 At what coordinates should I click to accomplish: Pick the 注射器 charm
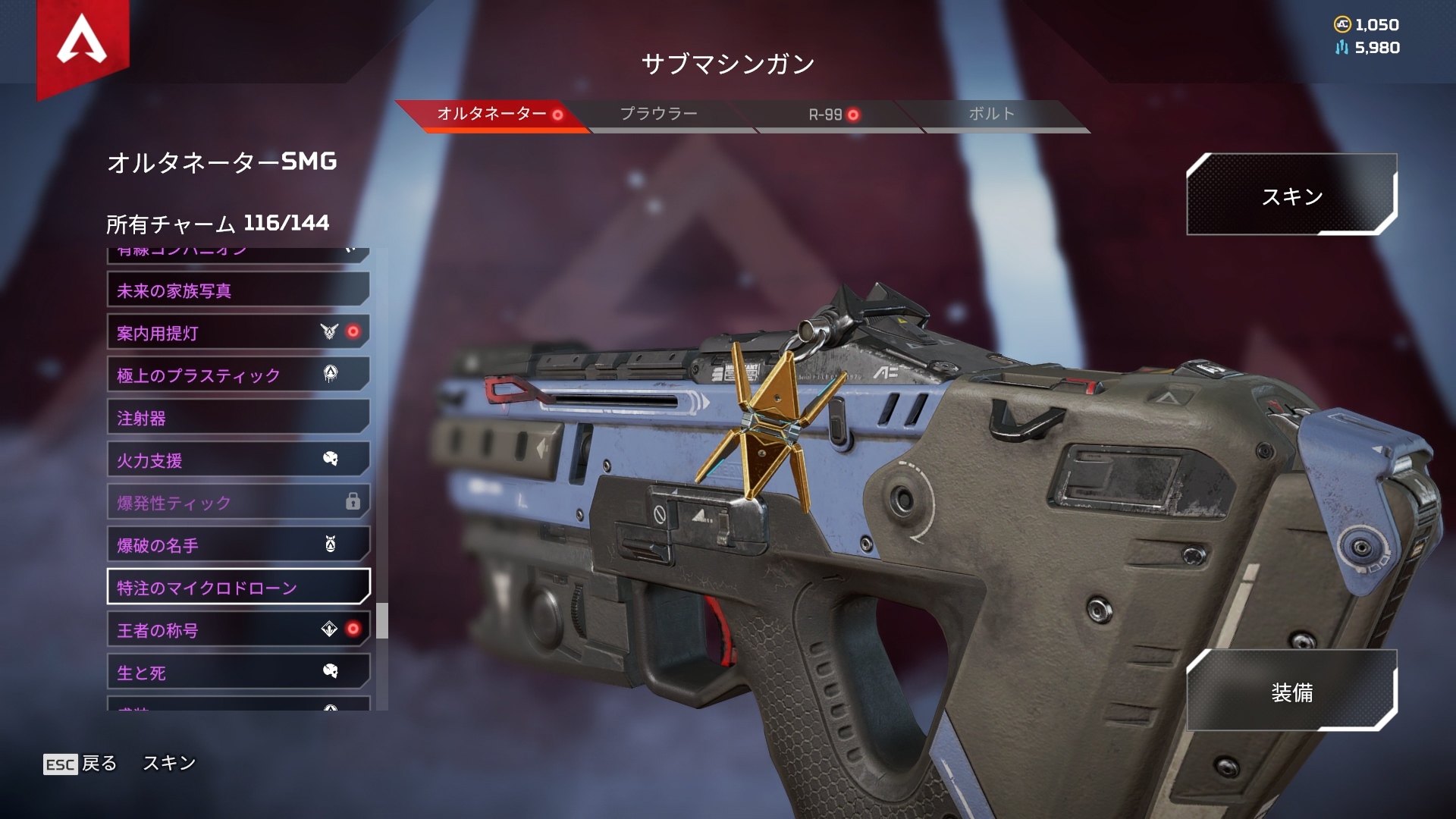(x=238, y=418)
